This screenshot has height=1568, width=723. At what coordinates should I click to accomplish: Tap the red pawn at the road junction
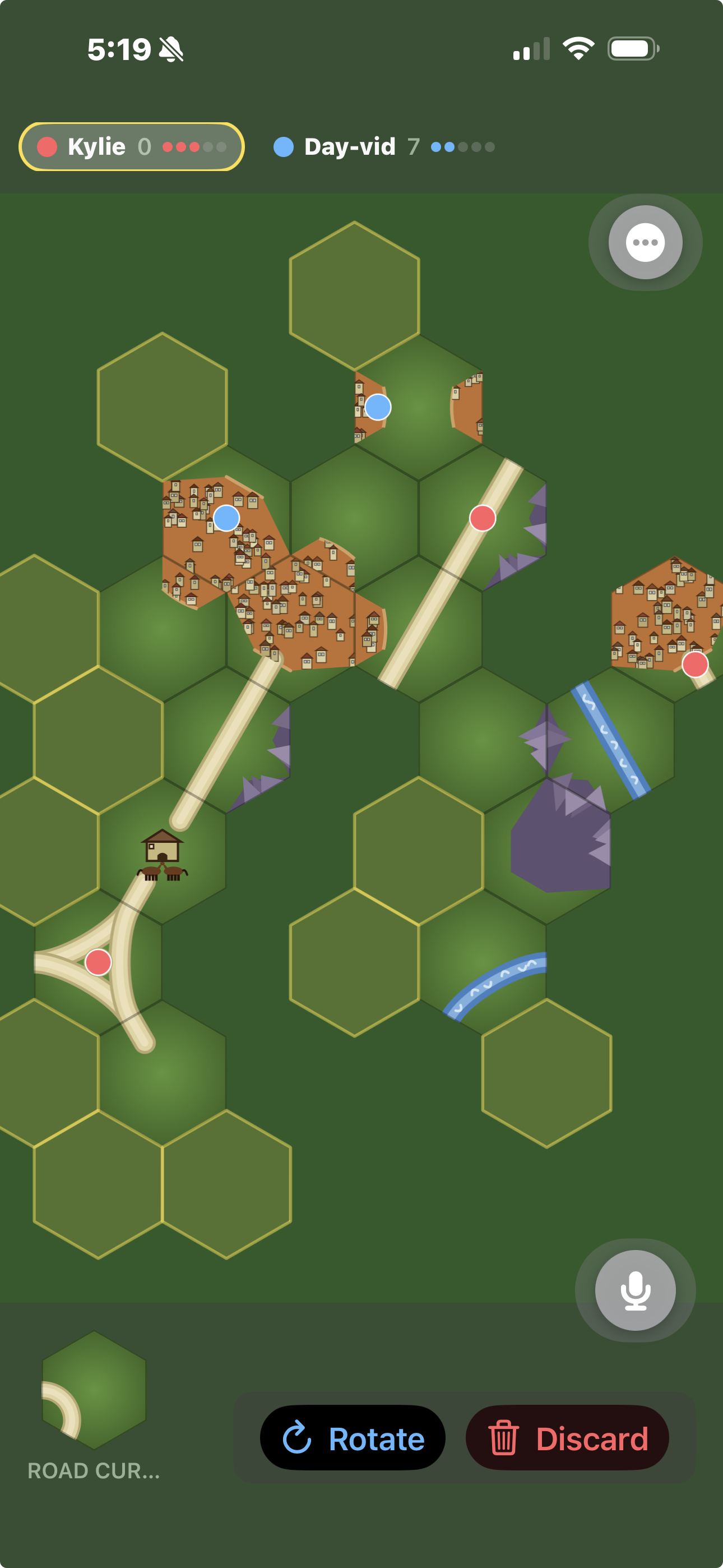coord(98,962)
